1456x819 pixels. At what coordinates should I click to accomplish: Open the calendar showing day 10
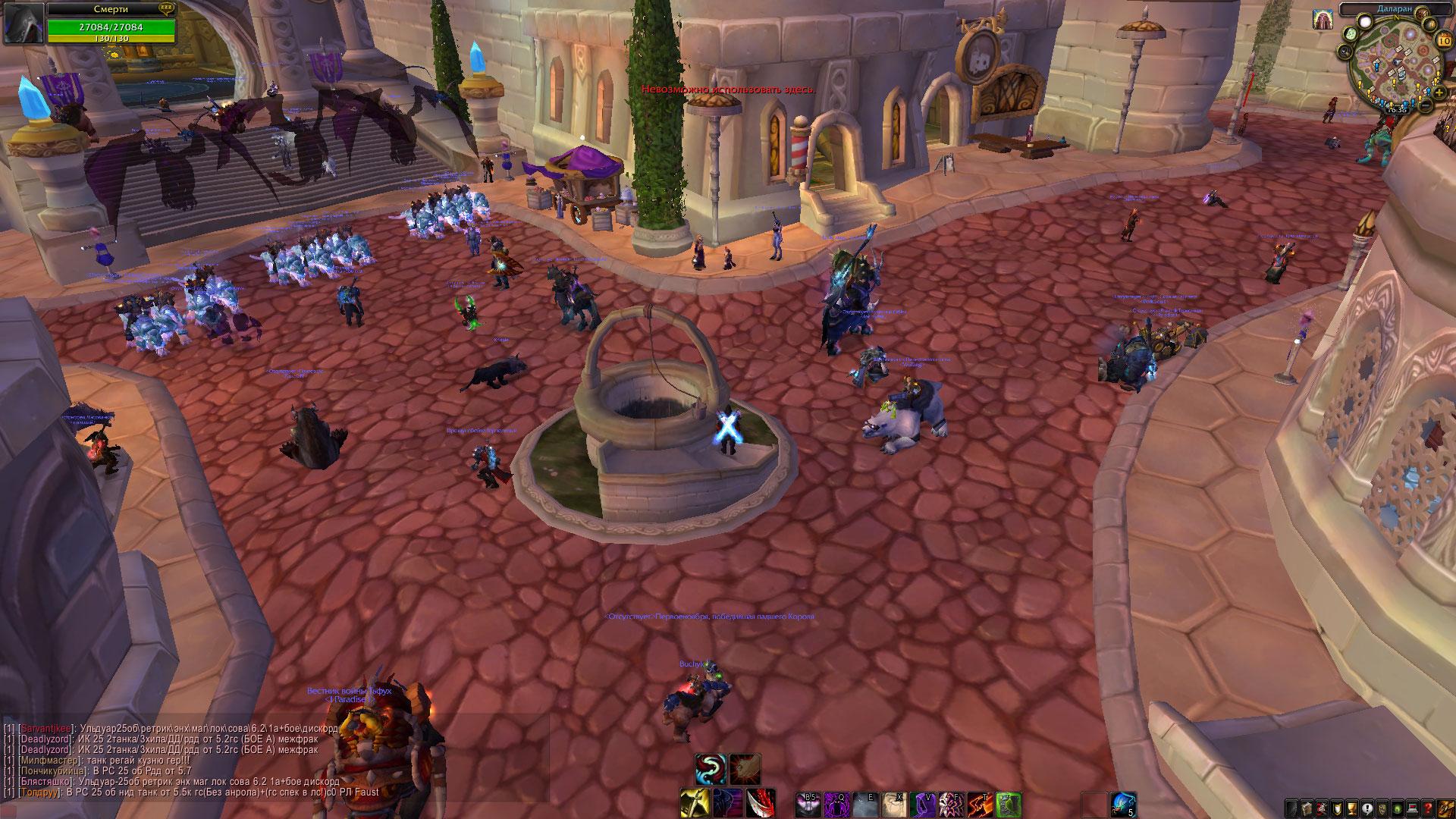coord(1443,41)
